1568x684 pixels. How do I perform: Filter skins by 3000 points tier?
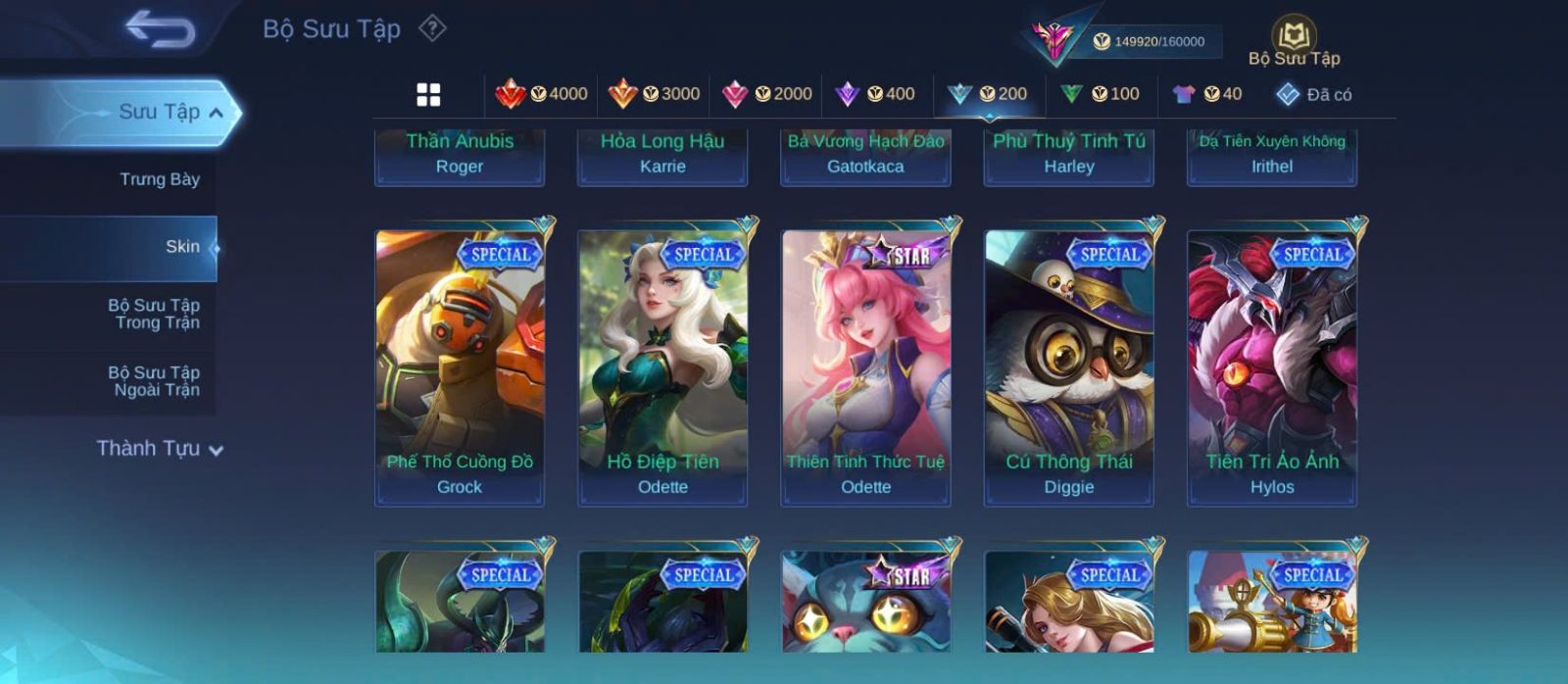click(x=655, y=94)
